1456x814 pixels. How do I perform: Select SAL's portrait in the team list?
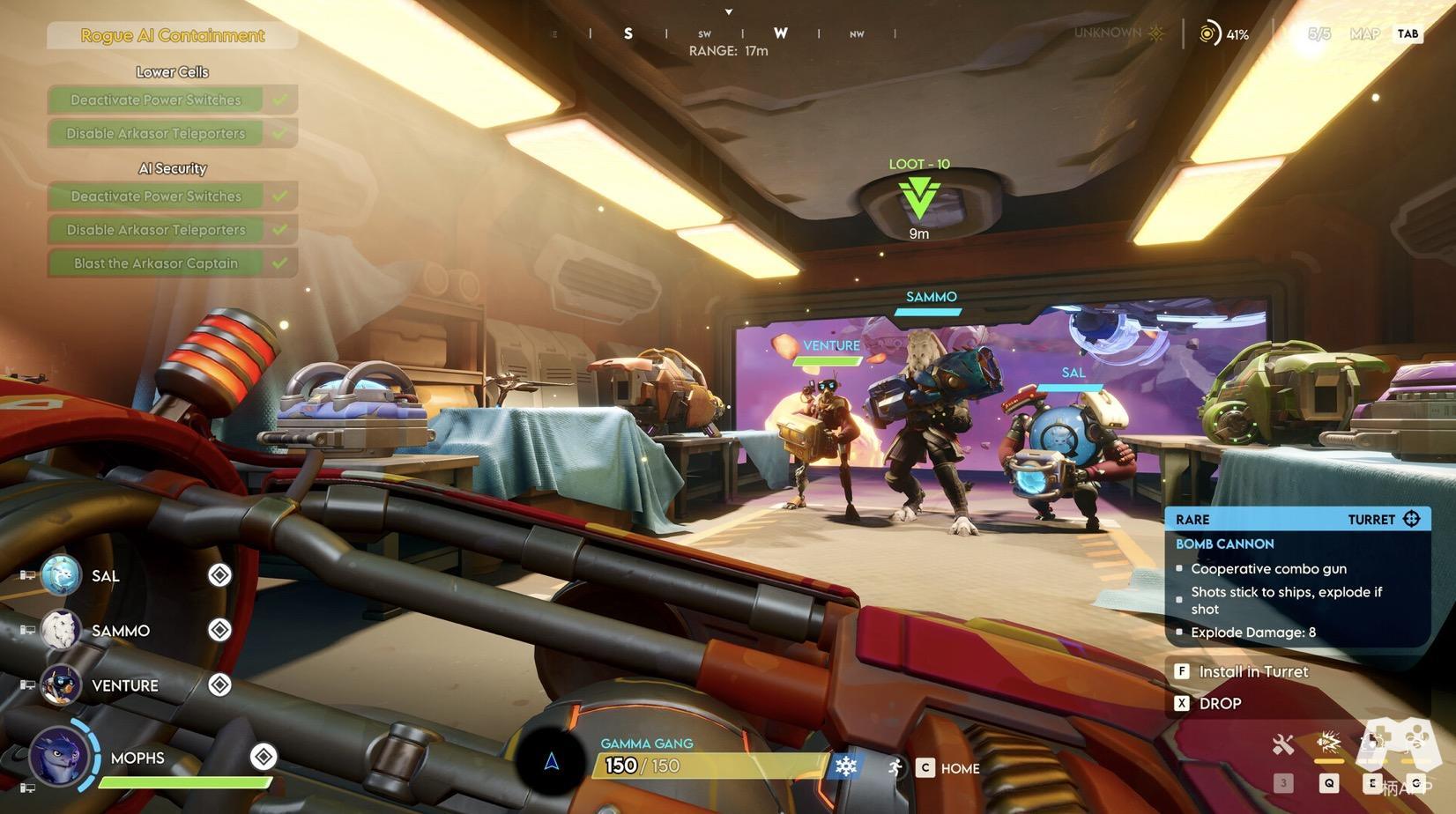point(61,576)
